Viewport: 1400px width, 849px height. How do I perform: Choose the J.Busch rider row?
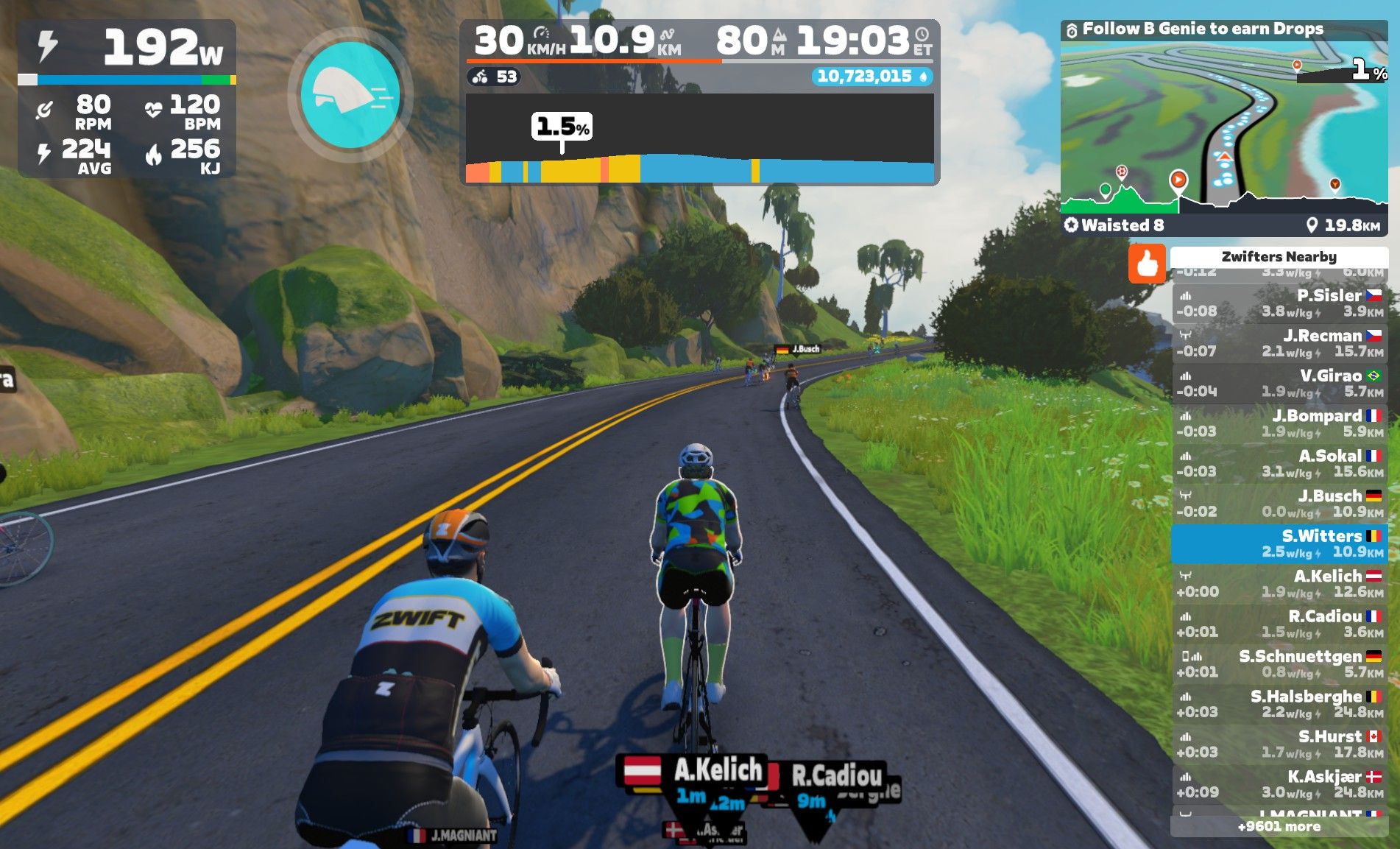point(1279,504)
